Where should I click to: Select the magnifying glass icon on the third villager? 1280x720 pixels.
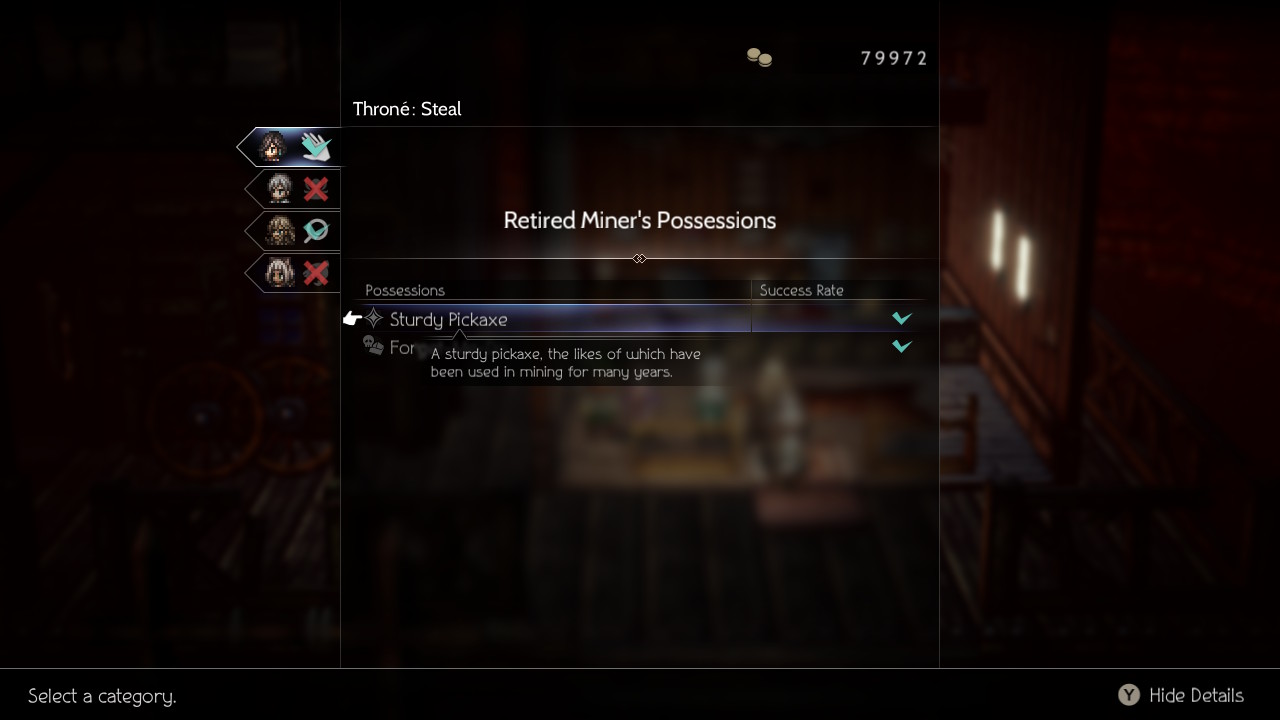[x=316, y=230]
